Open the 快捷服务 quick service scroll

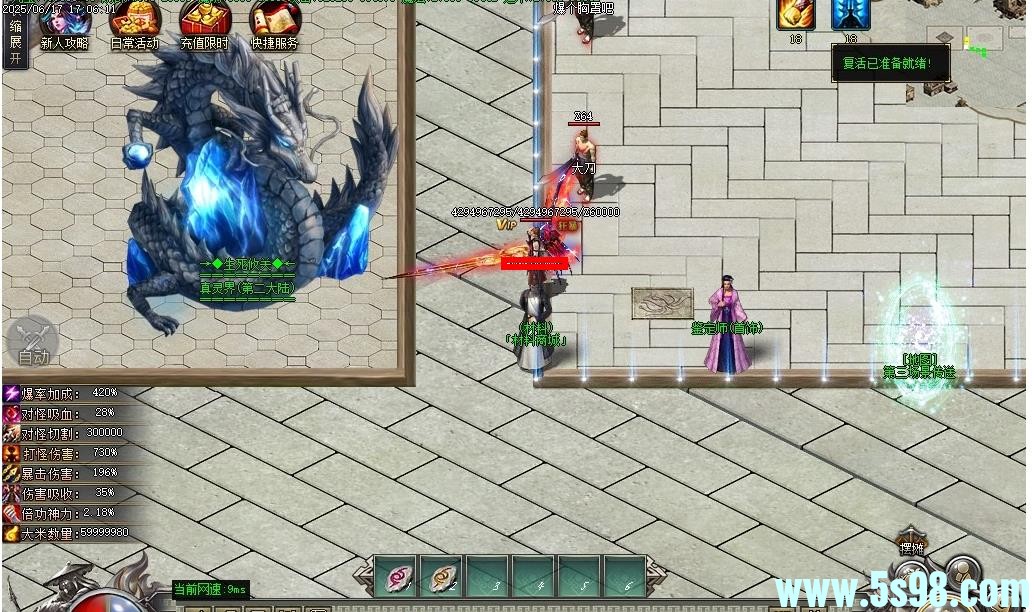(274, 24)
